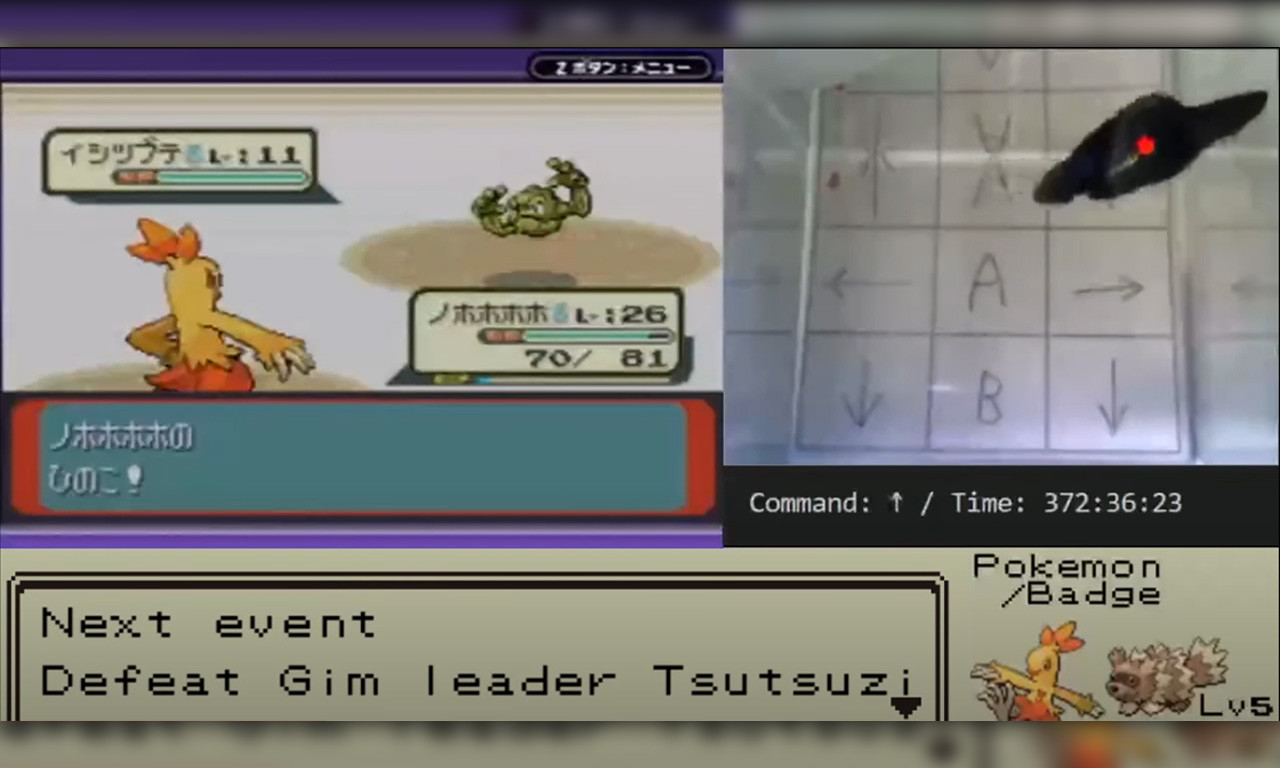1280x768 pixels.
Task: Advance the blue battle message box
Action: (x=362, y=457)
